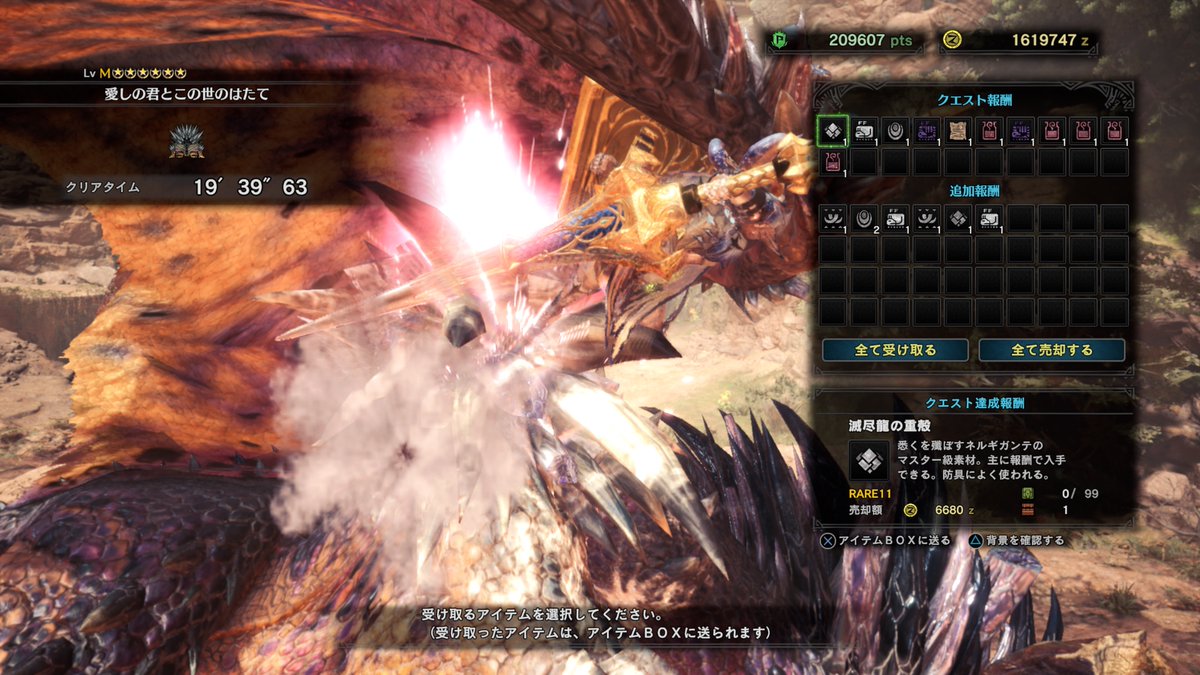Viewport: 1200px width, 675px height.
Task: Click the 全て受け取る (take all) button
Action: pyautogui.click(x=895, y=350)
